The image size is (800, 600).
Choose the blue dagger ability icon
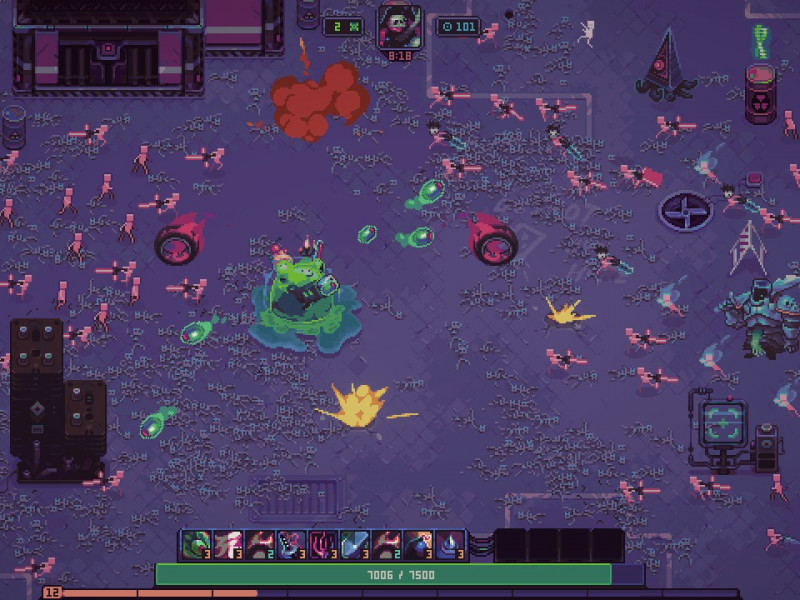(291, 544)
